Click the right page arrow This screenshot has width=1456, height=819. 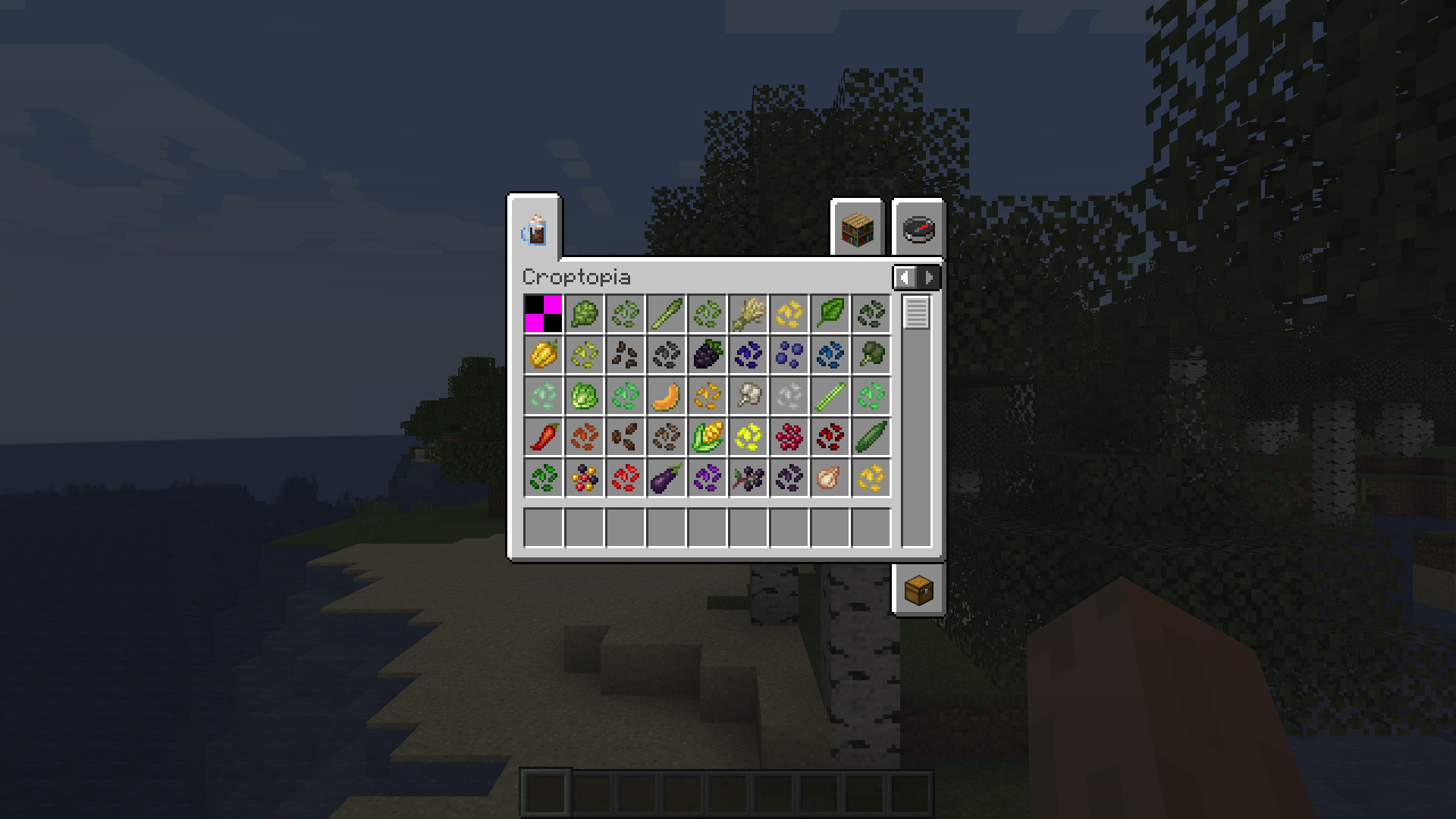point(930,277)
